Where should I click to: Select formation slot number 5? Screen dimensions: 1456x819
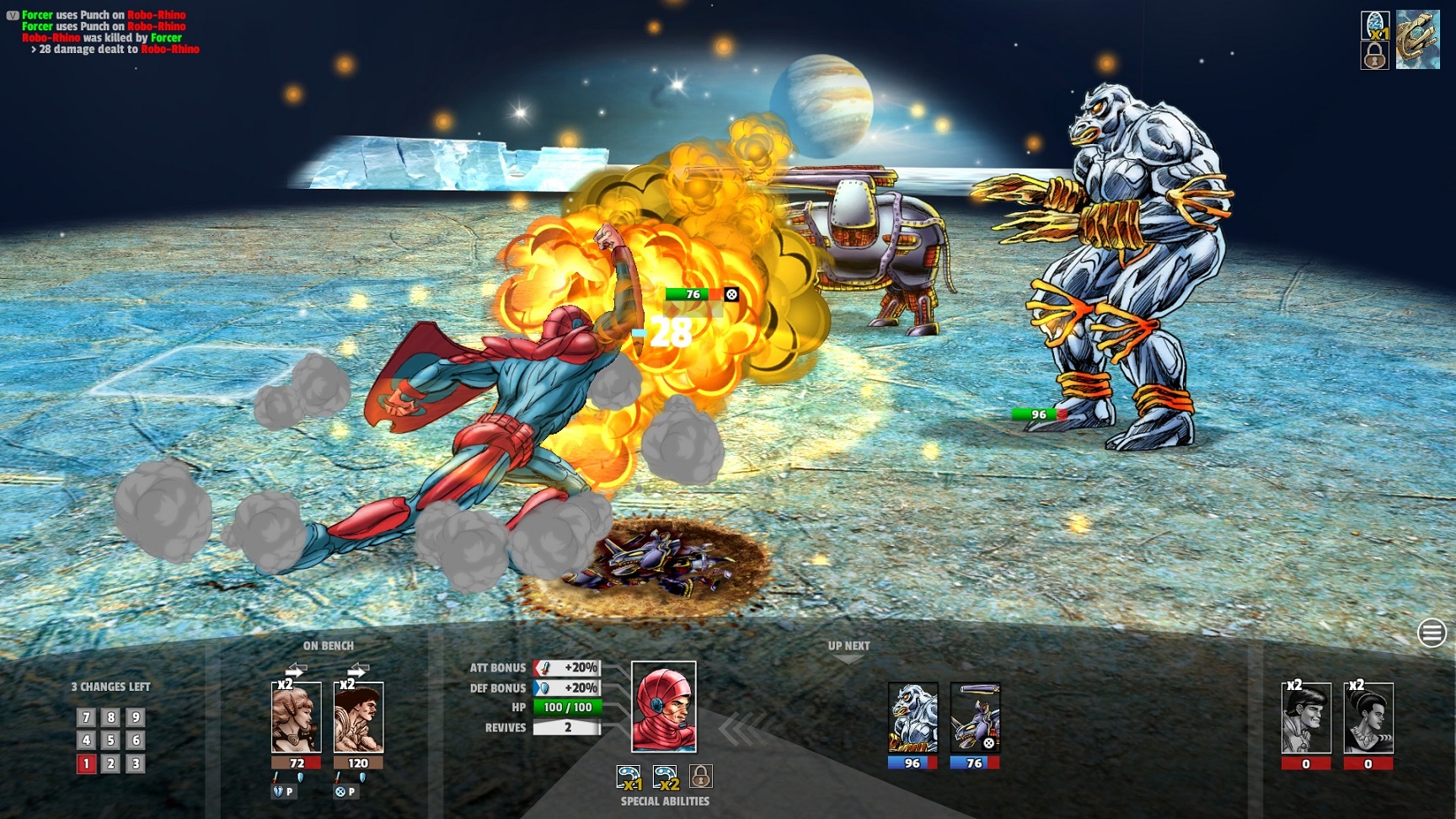pyautogui.click(x=110, y=741)
